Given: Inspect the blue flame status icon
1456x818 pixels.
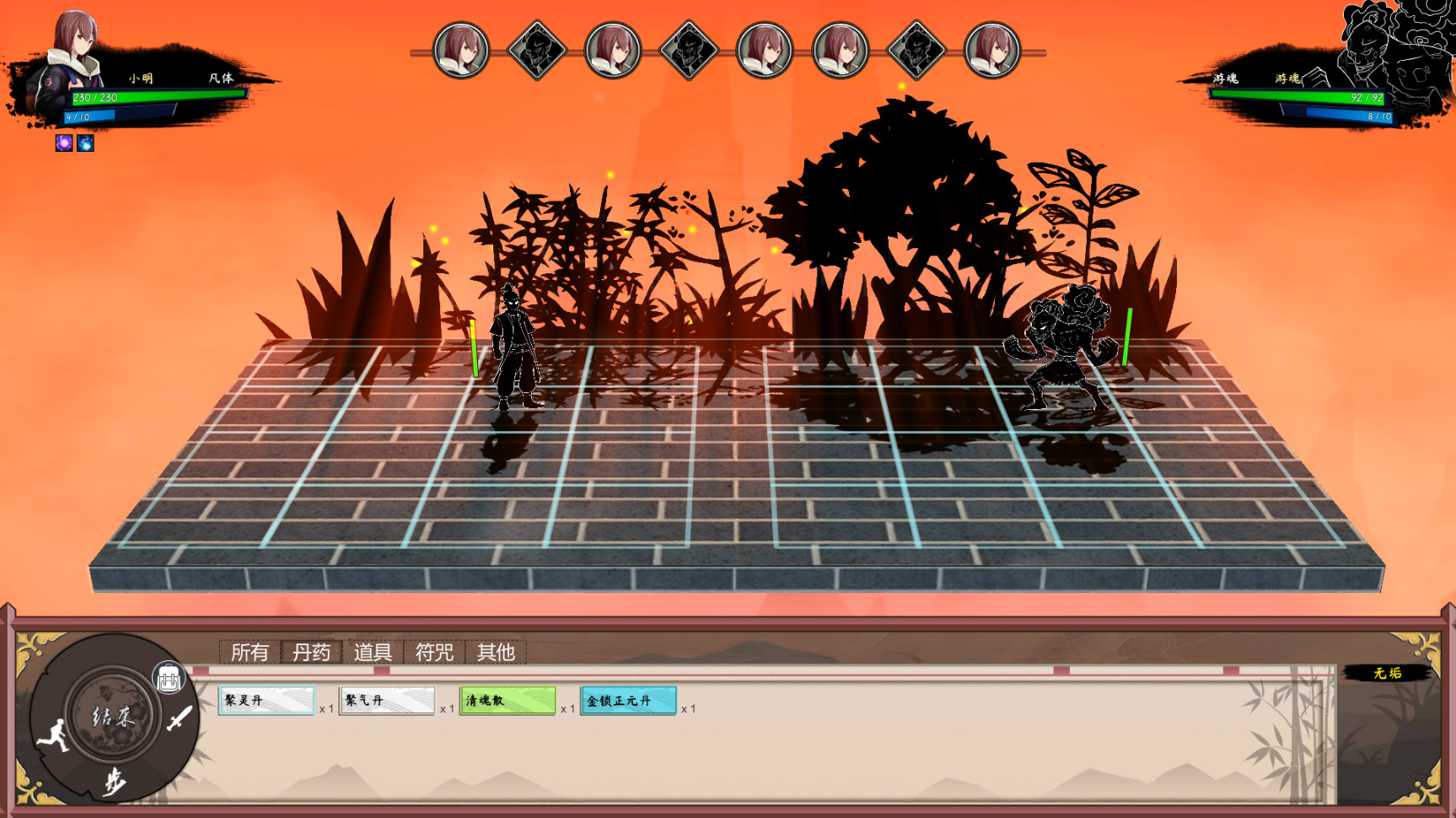Looking at the screenshot, I should point(85,143).
